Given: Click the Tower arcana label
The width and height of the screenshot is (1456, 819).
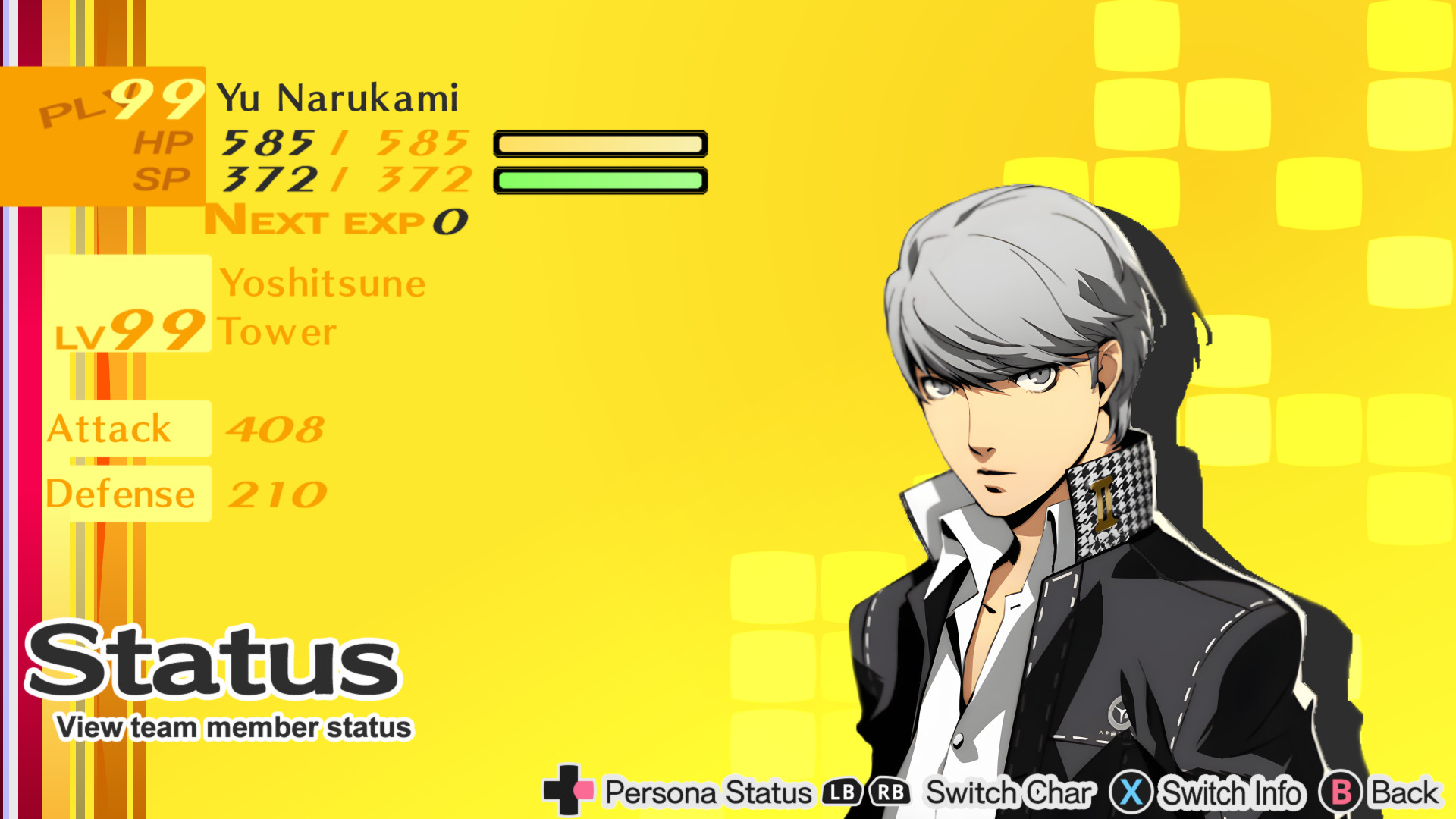Looking at the screenshot, I should pos(277,330).
